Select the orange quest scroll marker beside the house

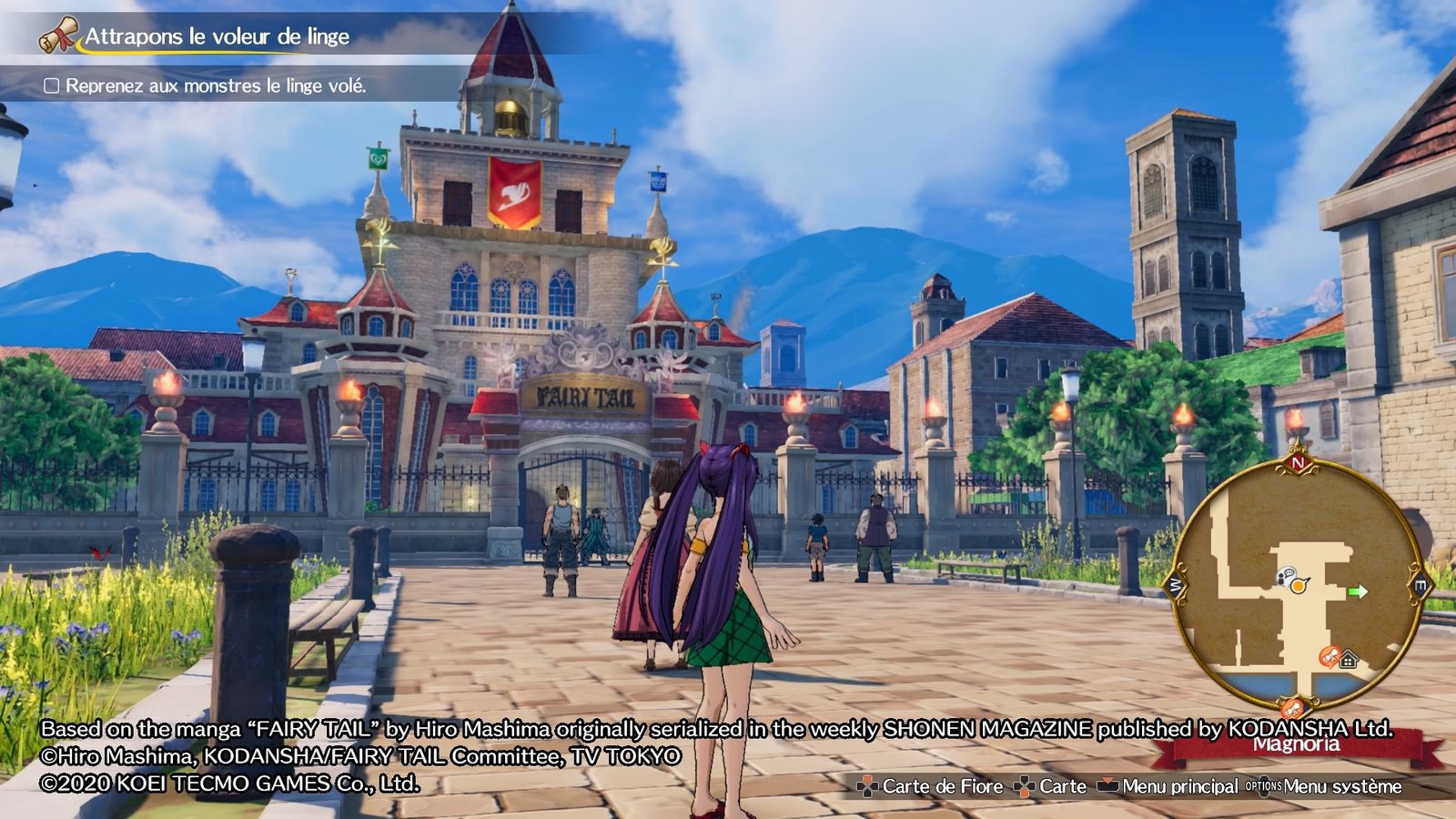tap(1330, 657)
